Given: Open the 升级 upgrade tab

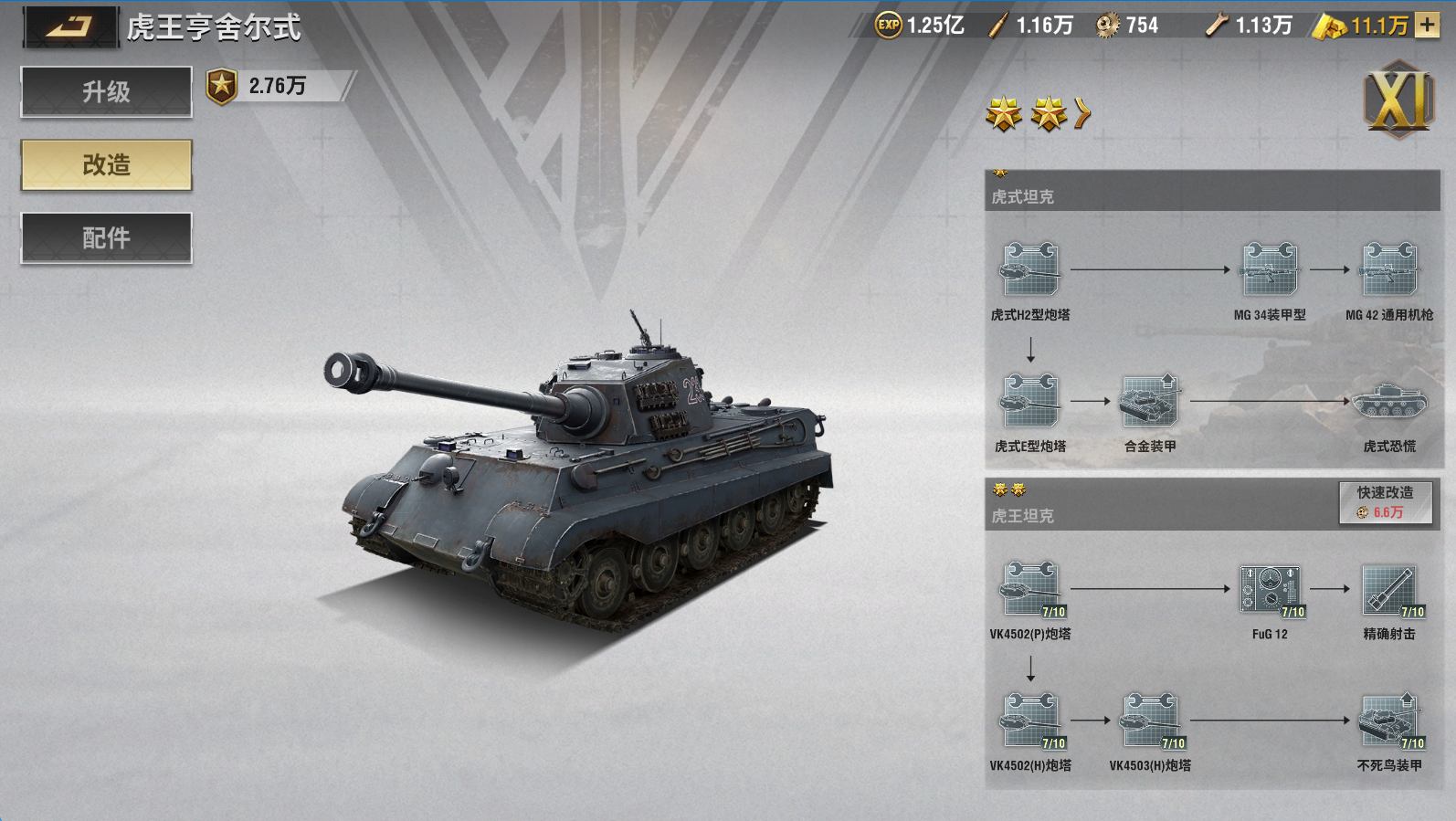Looking at the screenshot, I should [x=107, y=91].
